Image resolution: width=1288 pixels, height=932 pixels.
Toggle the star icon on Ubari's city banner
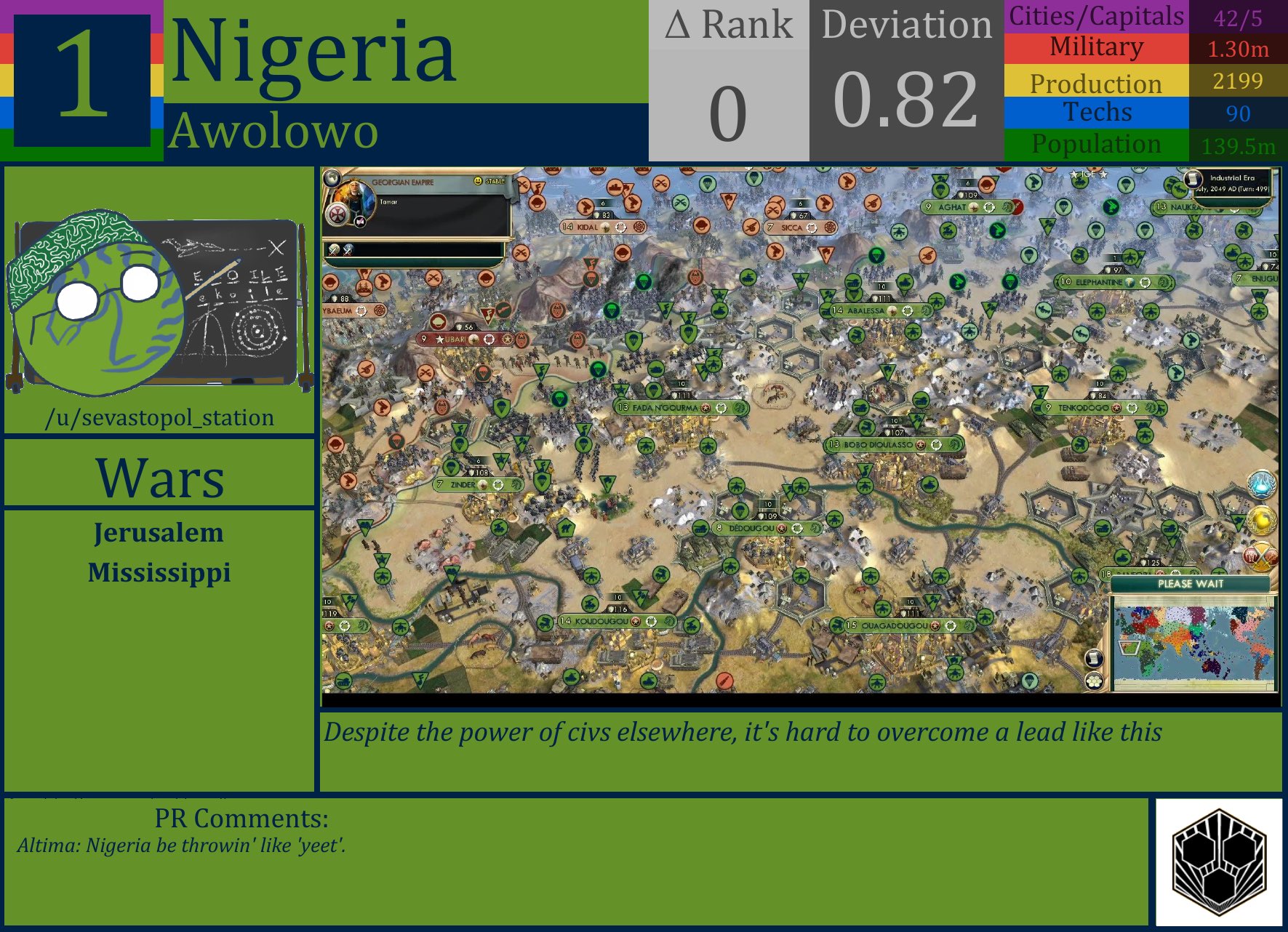coord(441,339)
